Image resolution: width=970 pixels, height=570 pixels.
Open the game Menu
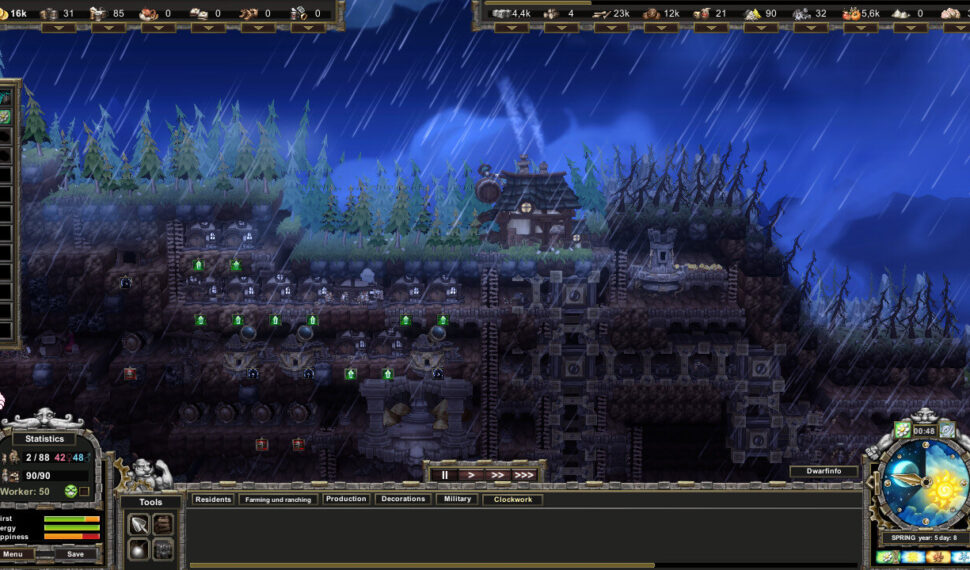click(12, 554)
